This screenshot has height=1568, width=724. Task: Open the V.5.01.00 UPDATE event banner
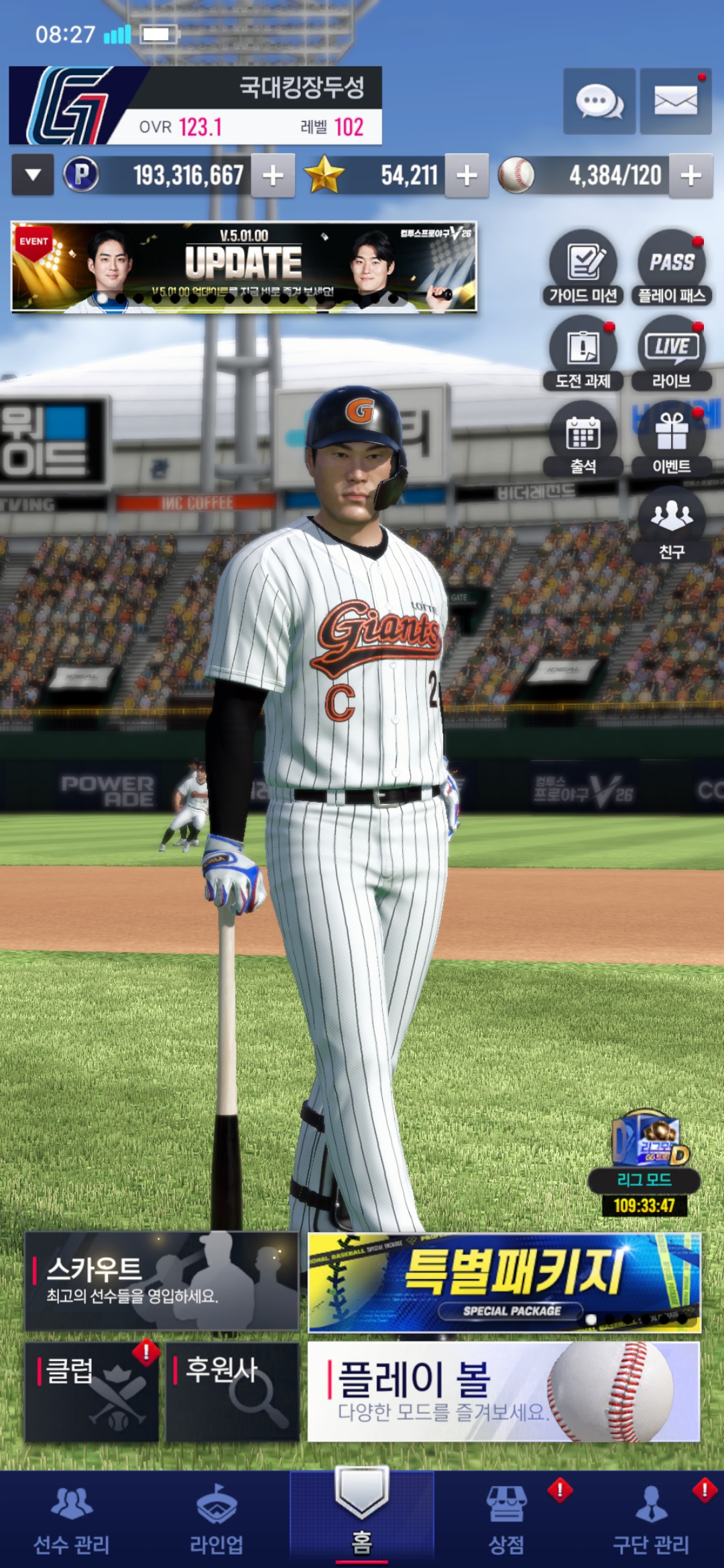[244, 267]
